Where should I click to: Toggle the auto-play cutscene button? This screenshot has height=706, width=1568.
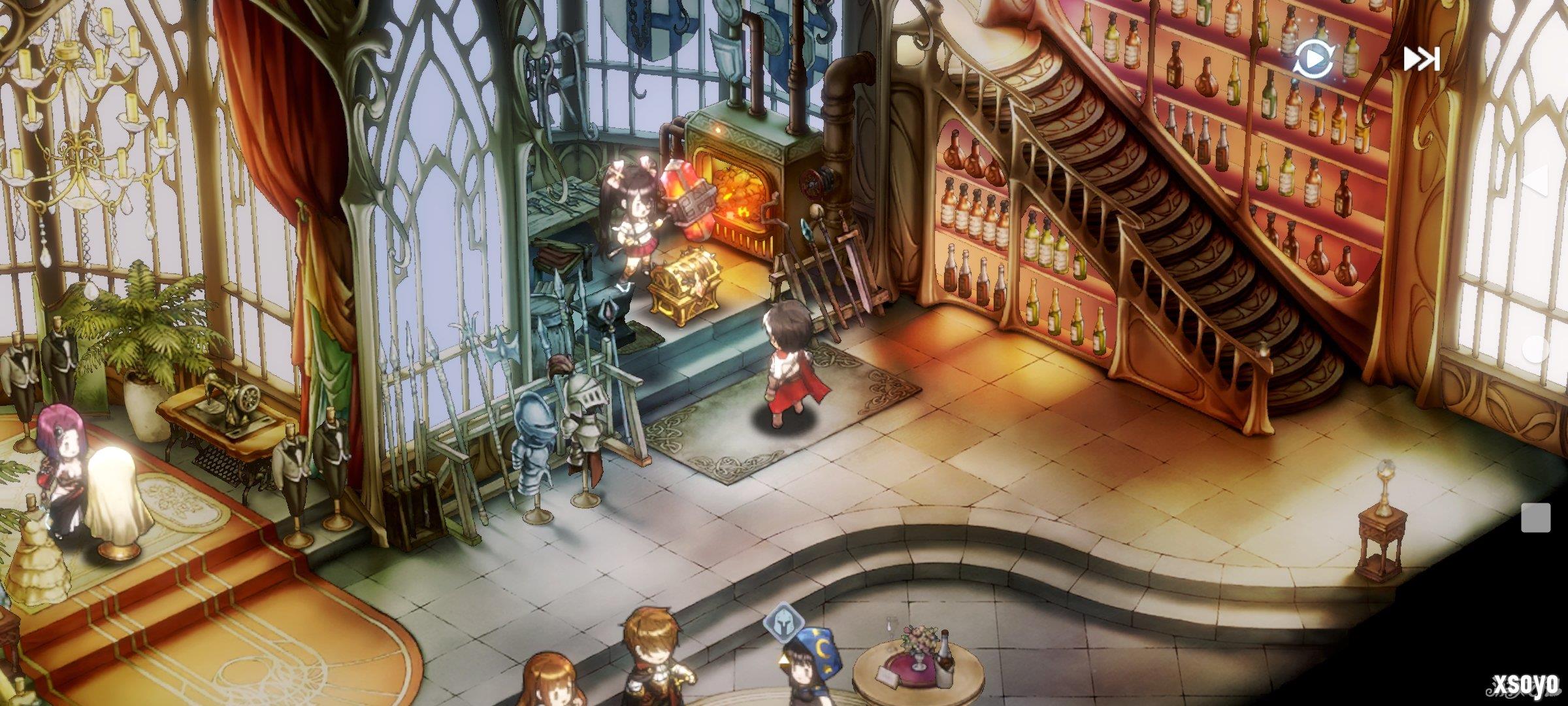click(x=1314, y=59)
